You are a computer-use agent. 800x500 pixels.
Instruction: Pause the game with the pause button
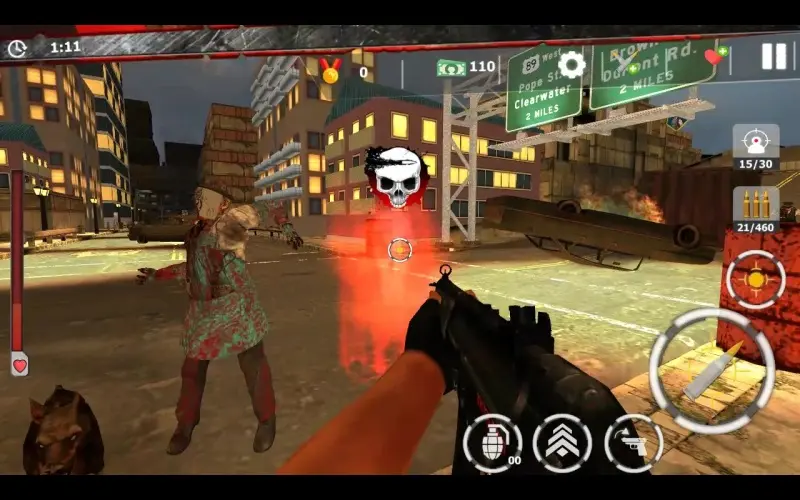tap(773, 56)
